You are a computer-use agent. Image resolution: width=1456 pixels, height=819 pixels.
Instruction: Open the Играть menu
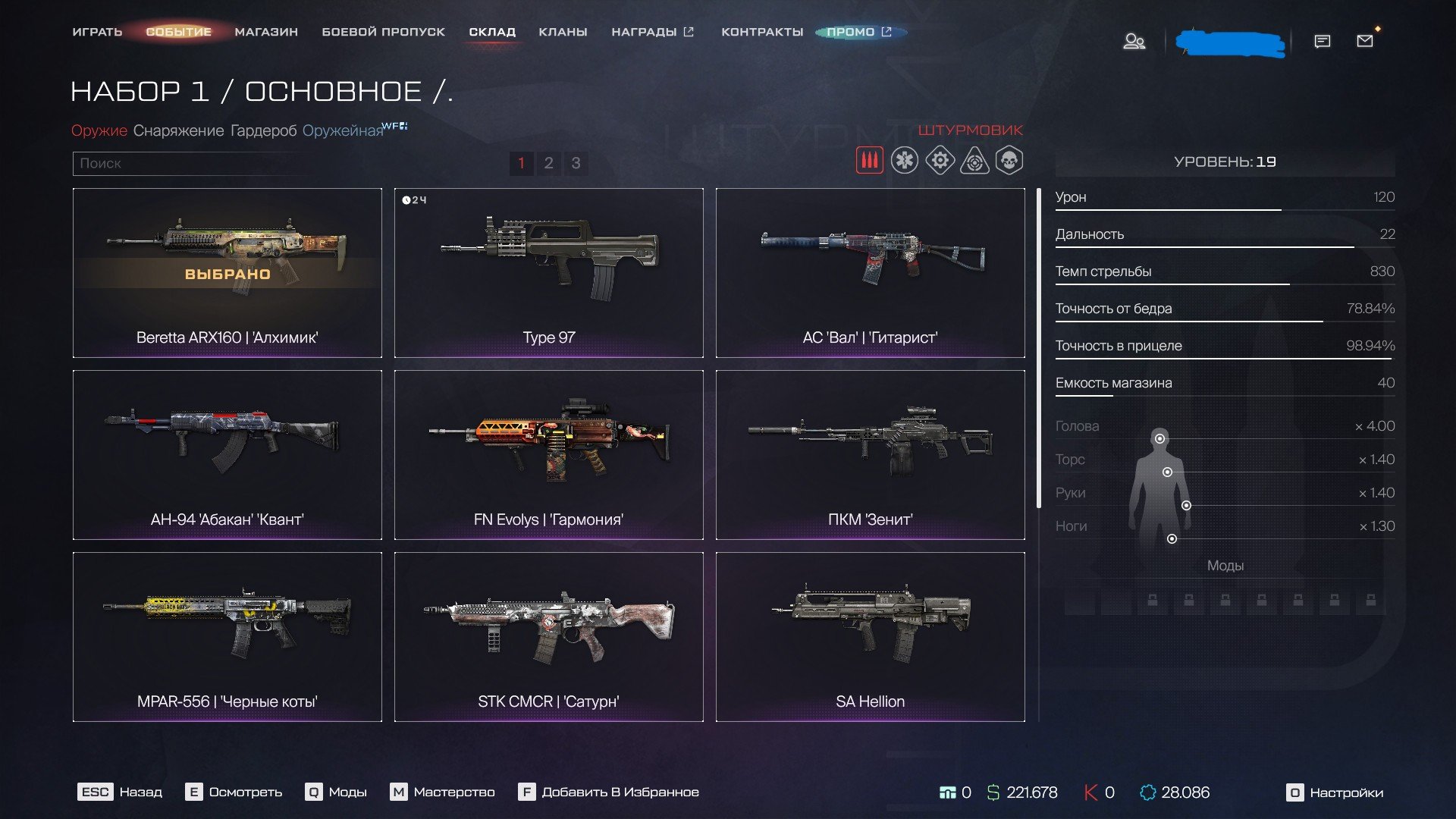[97, 32]
